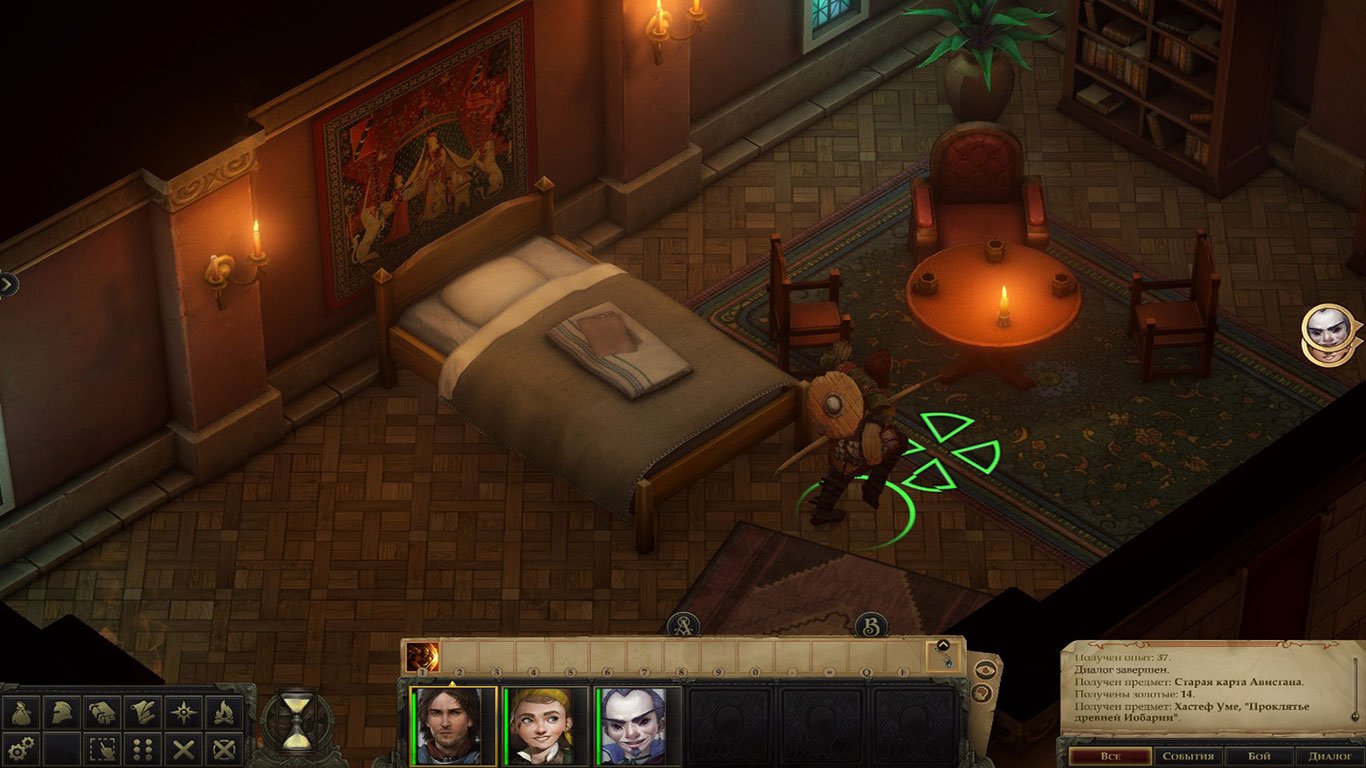This screenshot has width=1366, height=768.
Task: Toggle the quill icon under the eye toggle
Action: [980, 692]
